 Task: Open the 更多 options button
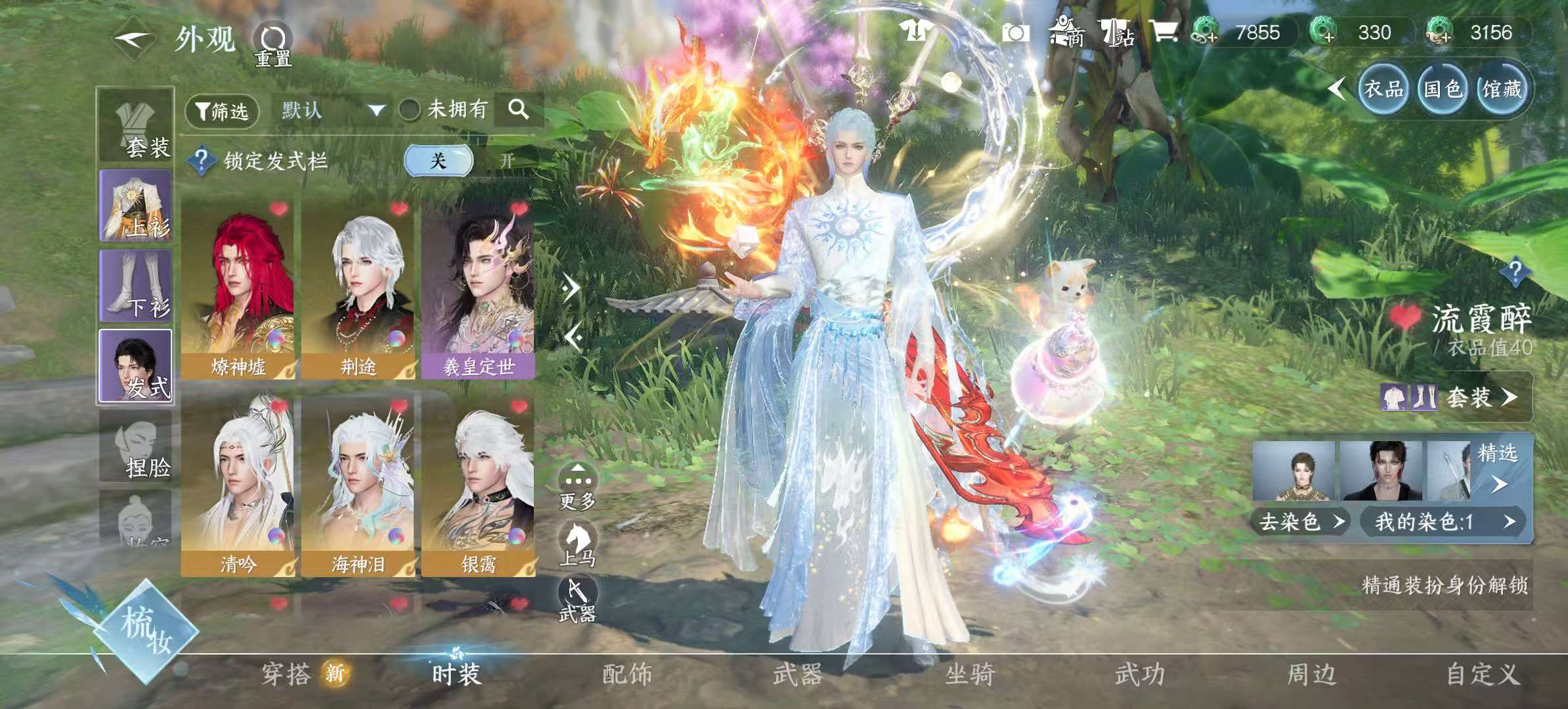tap(577, 486)
